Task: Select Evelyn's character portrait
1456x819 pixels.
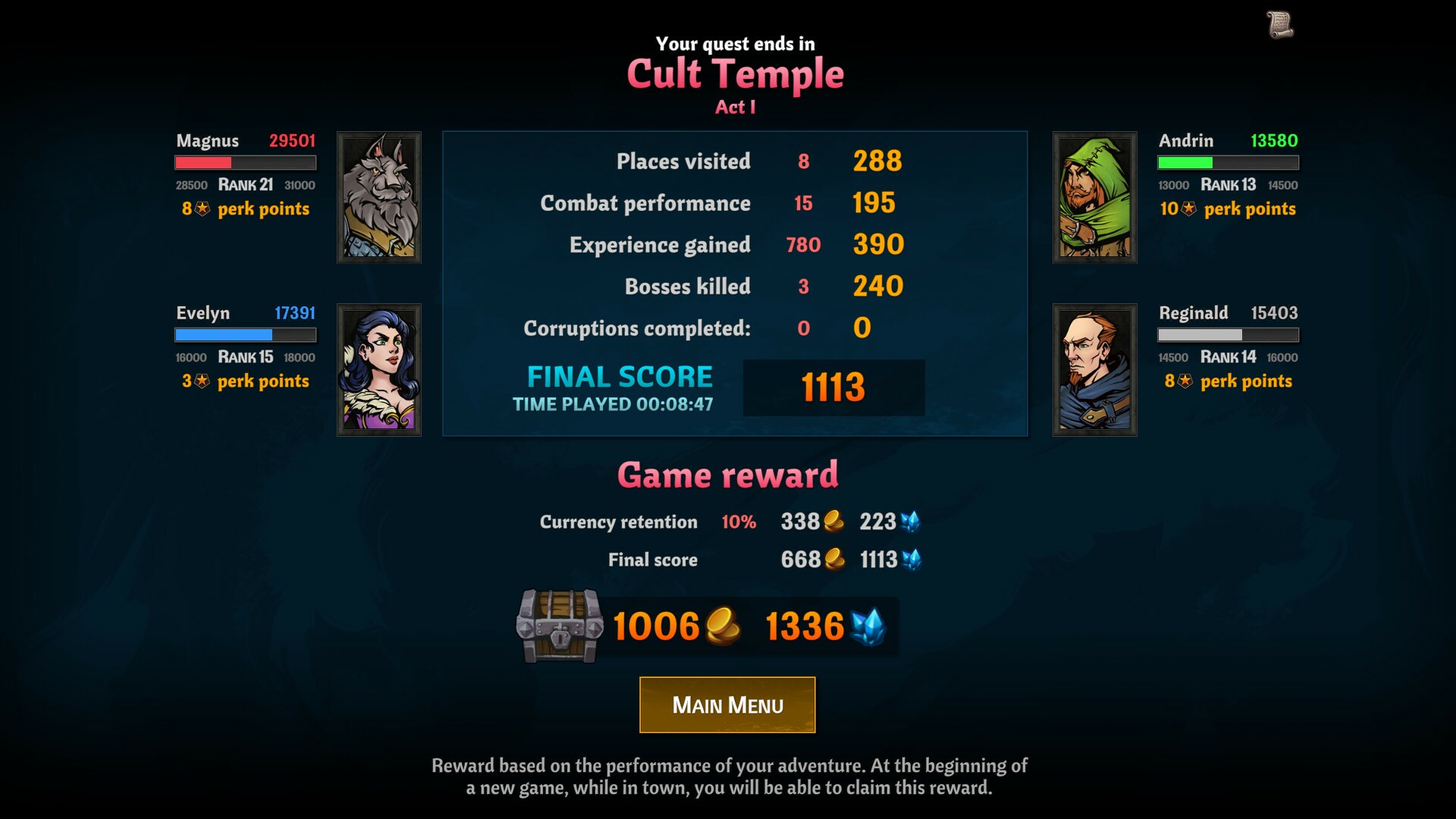Action: point(378,369)
